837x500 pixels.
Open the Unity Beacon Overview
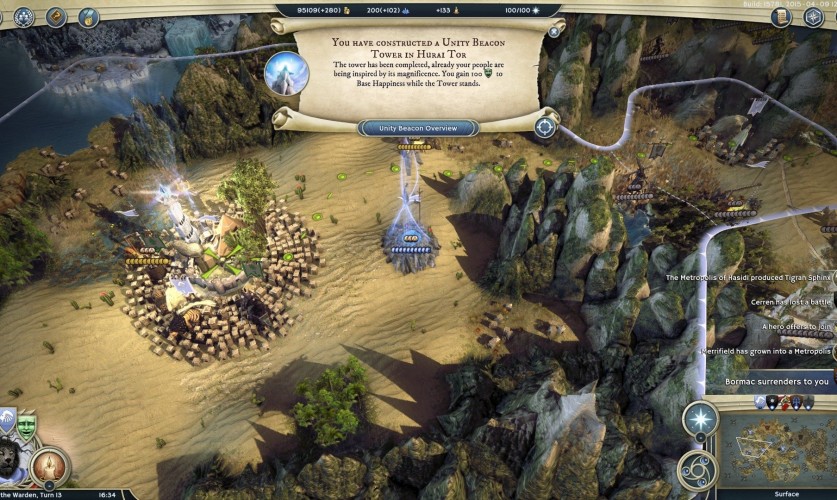tap(418, 128)
